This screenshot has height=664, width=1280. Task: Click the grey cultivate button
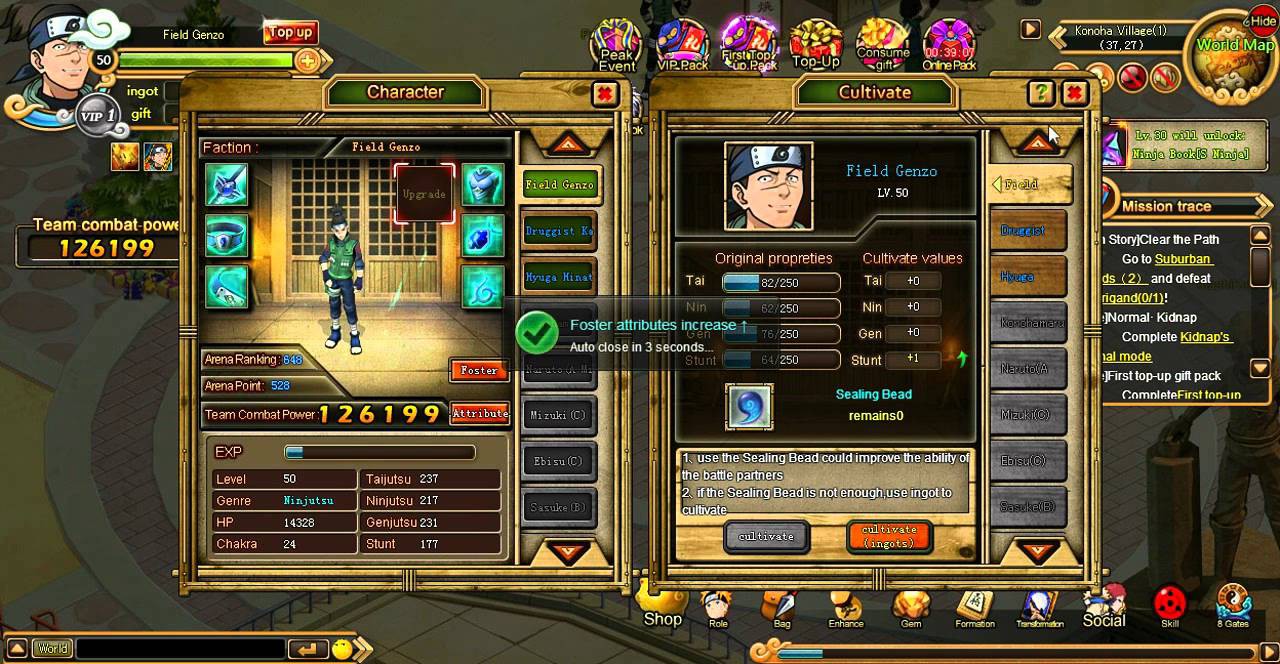[766, 537]
